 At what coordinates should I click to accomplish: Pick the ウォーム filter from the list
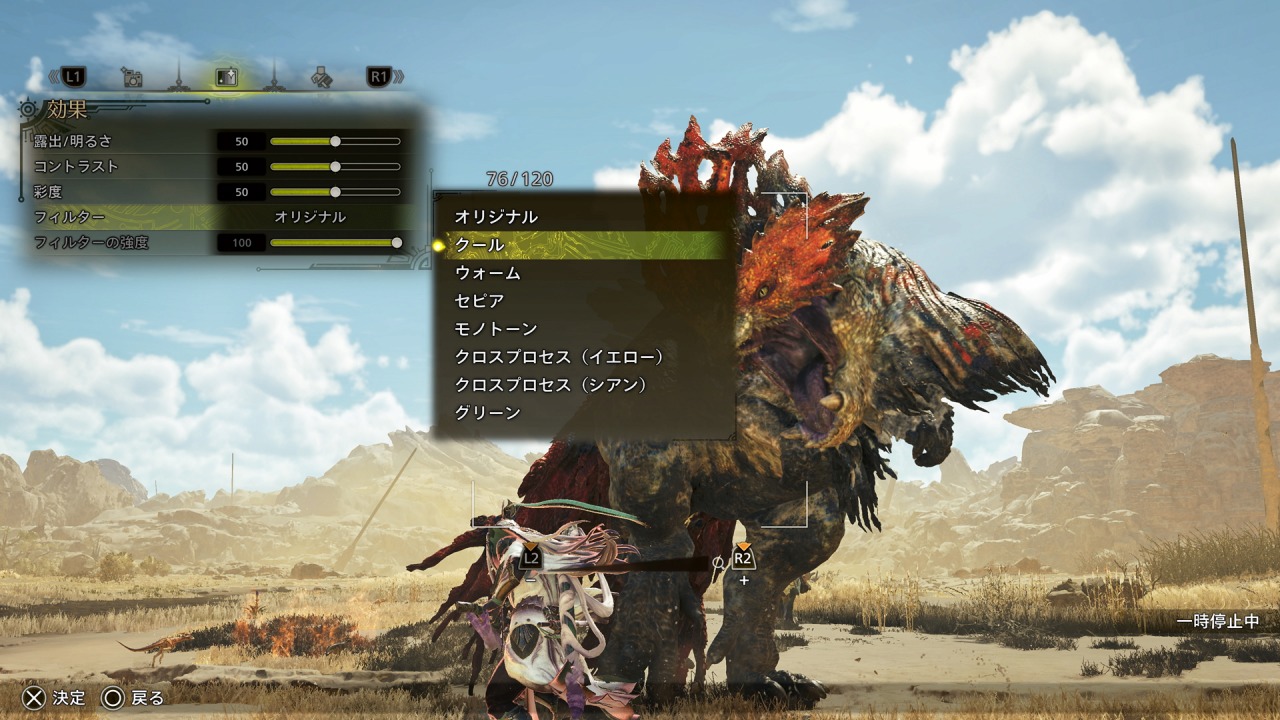point(488,273)
